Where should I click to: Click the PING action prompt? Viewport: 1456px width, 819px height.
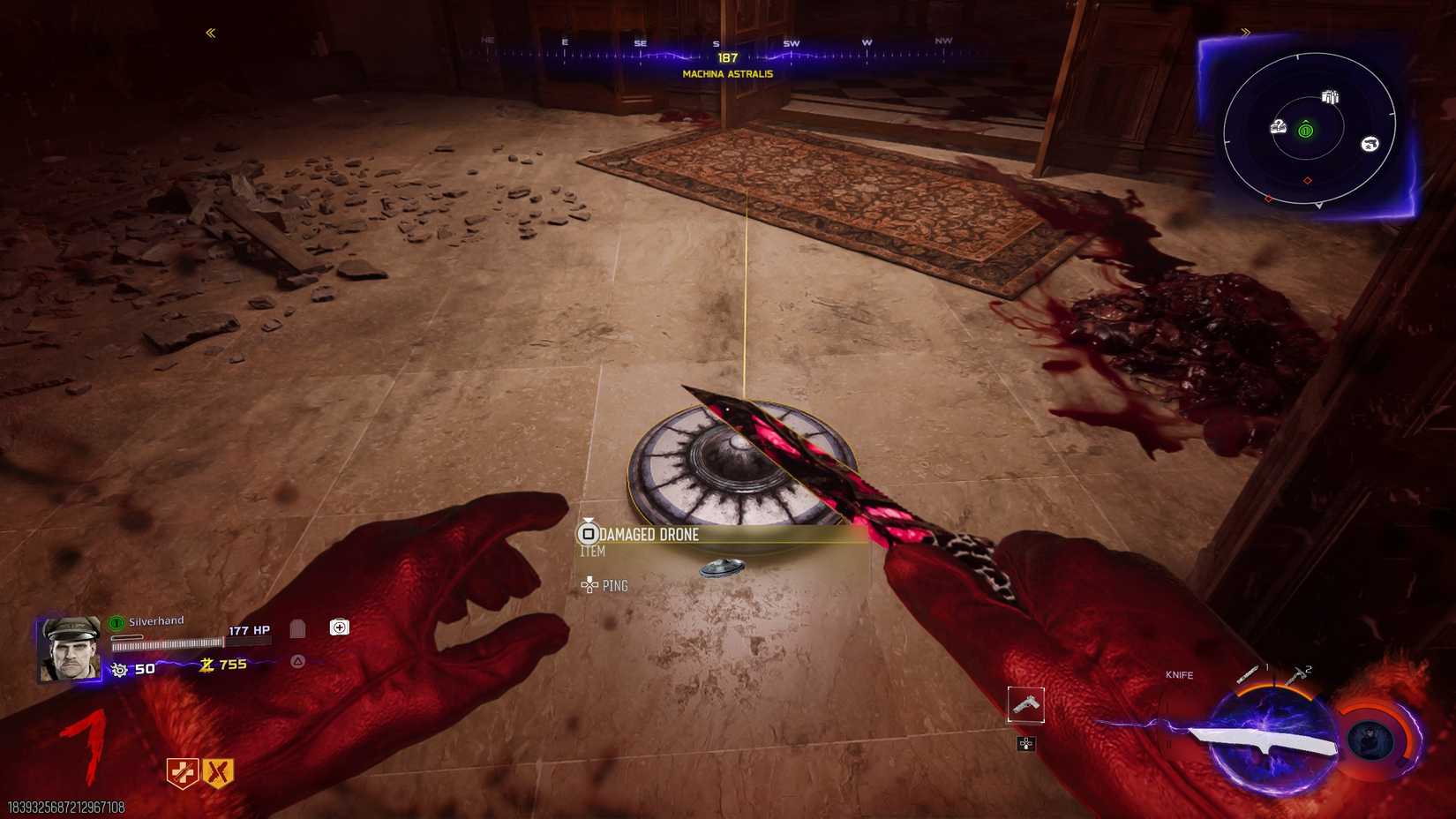click(615, 585)
